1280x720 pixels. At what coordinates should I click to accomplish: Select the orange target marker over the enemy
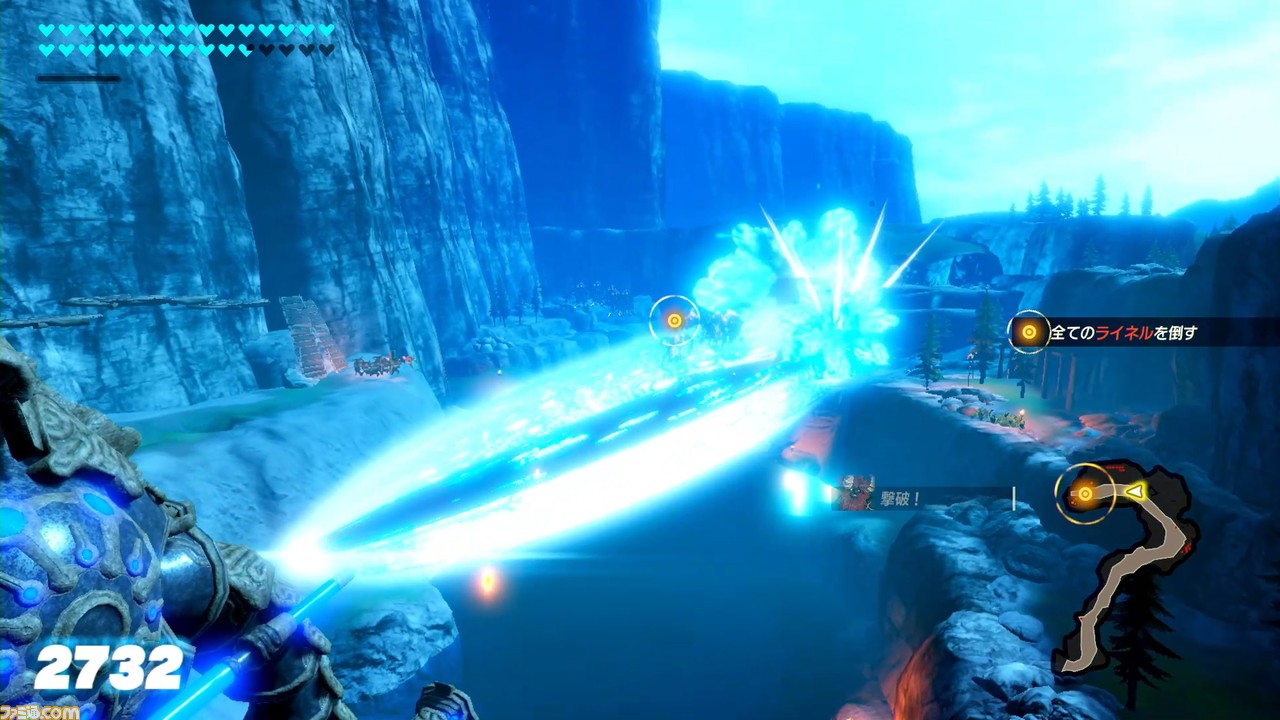click(674, 320)
